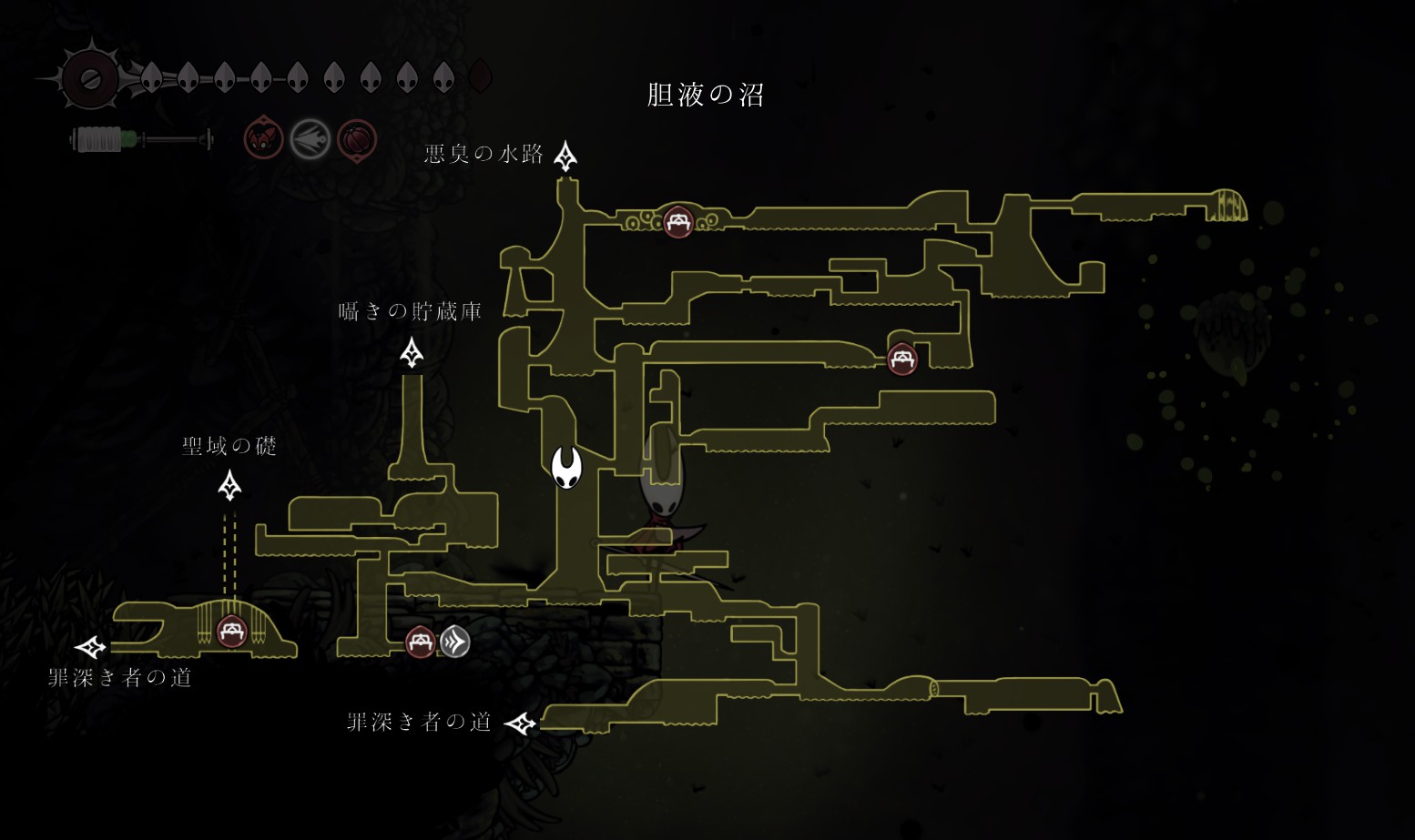Select the silver triple-arrow fast travel marker
Image resolution: width=1415 pixels, height=840 pixels.
[455, 642]
